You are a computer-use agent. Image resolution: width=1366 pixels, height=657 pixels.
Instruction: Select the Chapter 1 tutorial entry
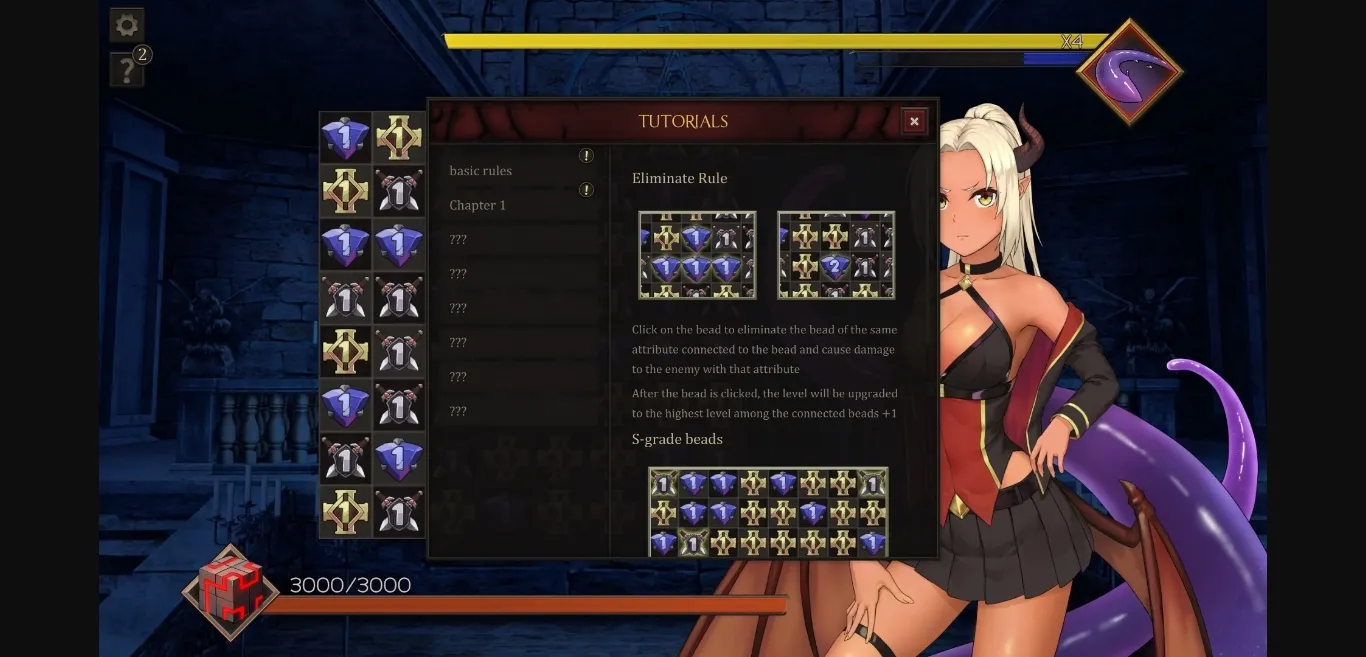[x=478, y=205]
